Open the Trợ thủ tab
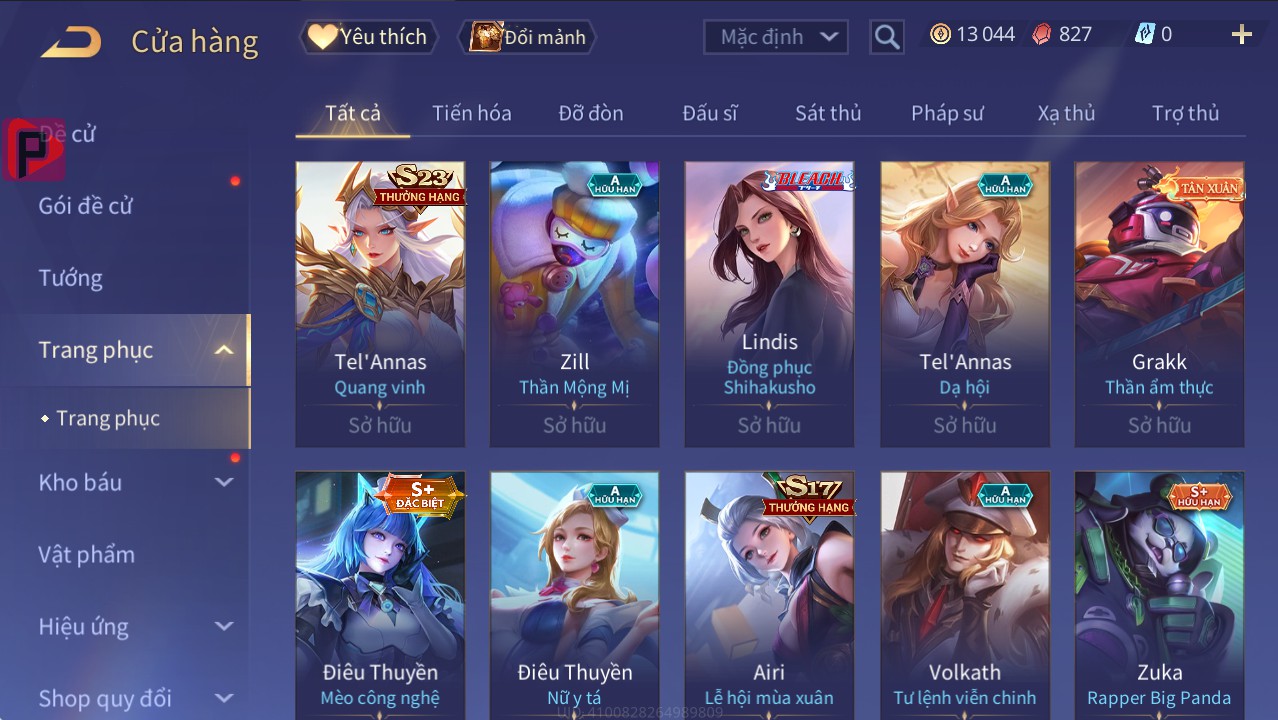 pyautogui.click(x=1185, y=113)
